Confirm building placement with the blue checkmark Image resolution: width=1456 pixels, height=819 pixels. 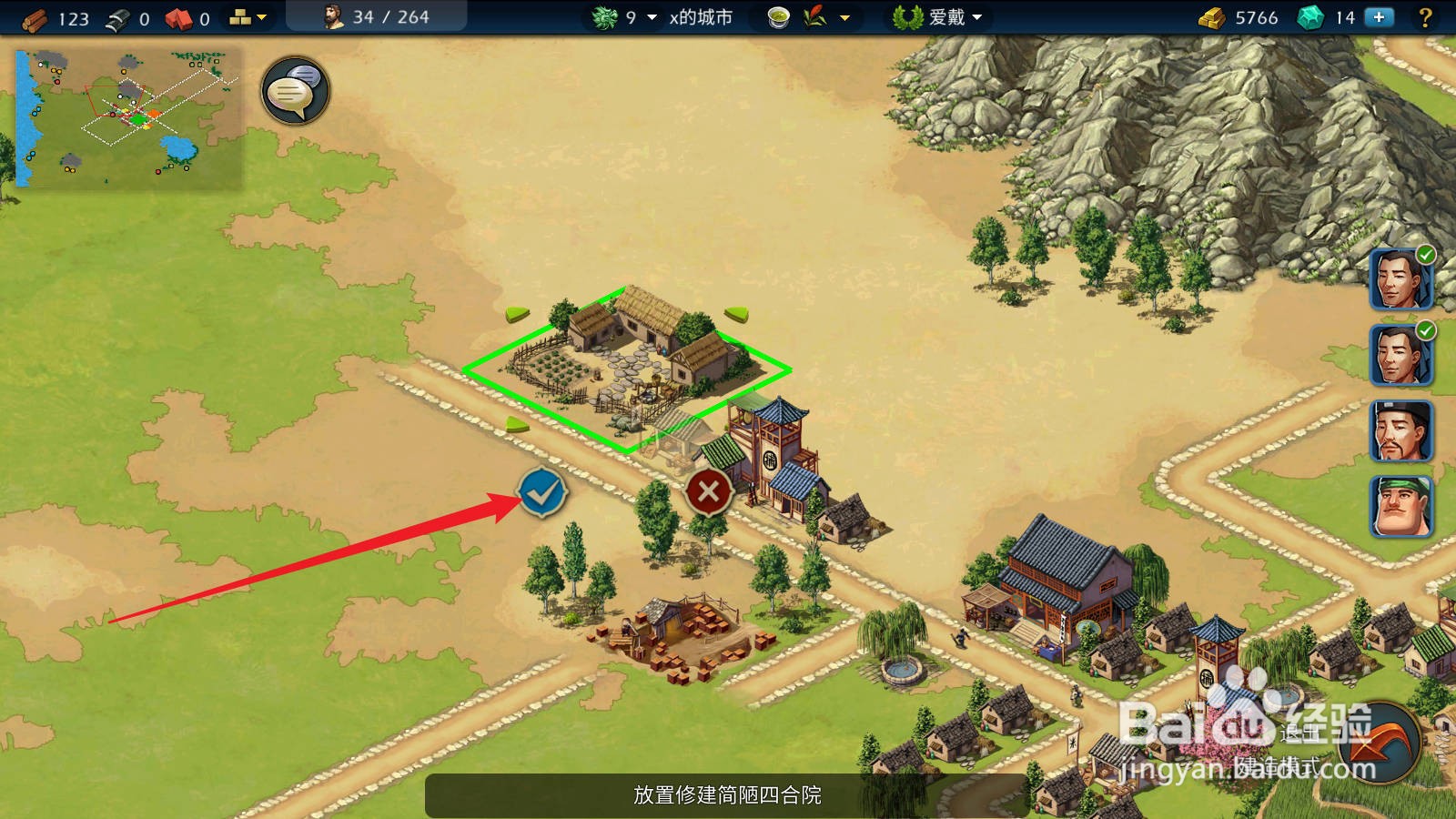[541, 492]
